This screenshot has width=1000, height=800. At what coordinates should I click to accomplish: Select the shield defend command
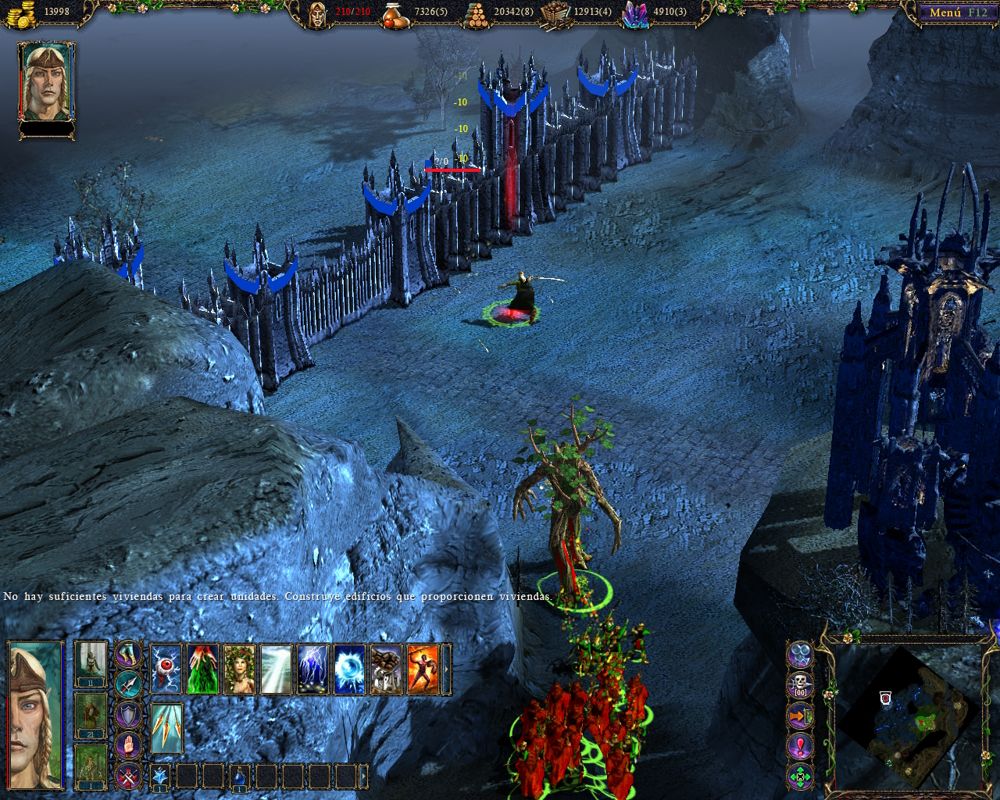pos(128,714)
